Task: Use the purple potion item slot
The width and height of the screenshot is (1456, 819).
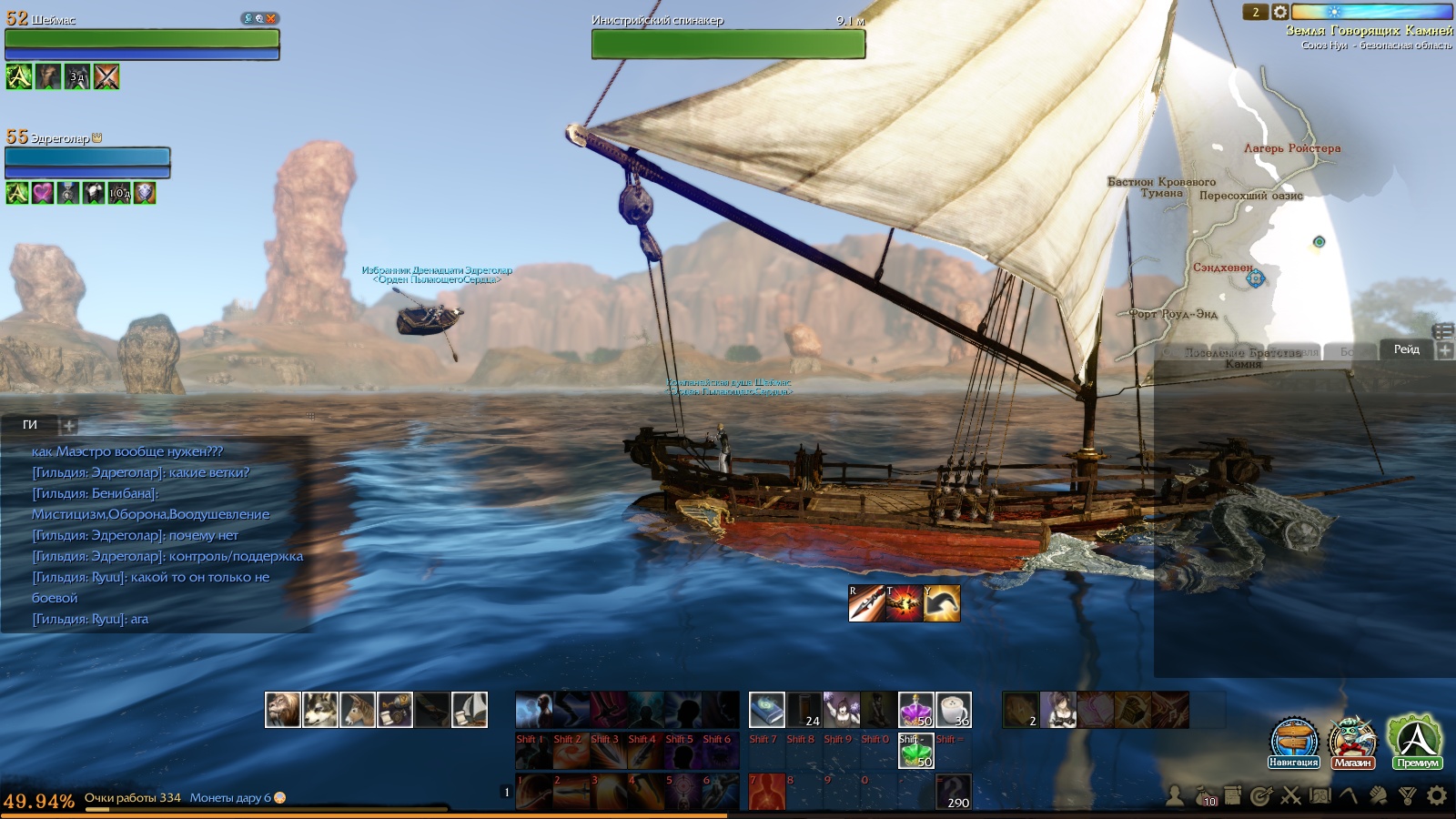Action: point(915,710)
